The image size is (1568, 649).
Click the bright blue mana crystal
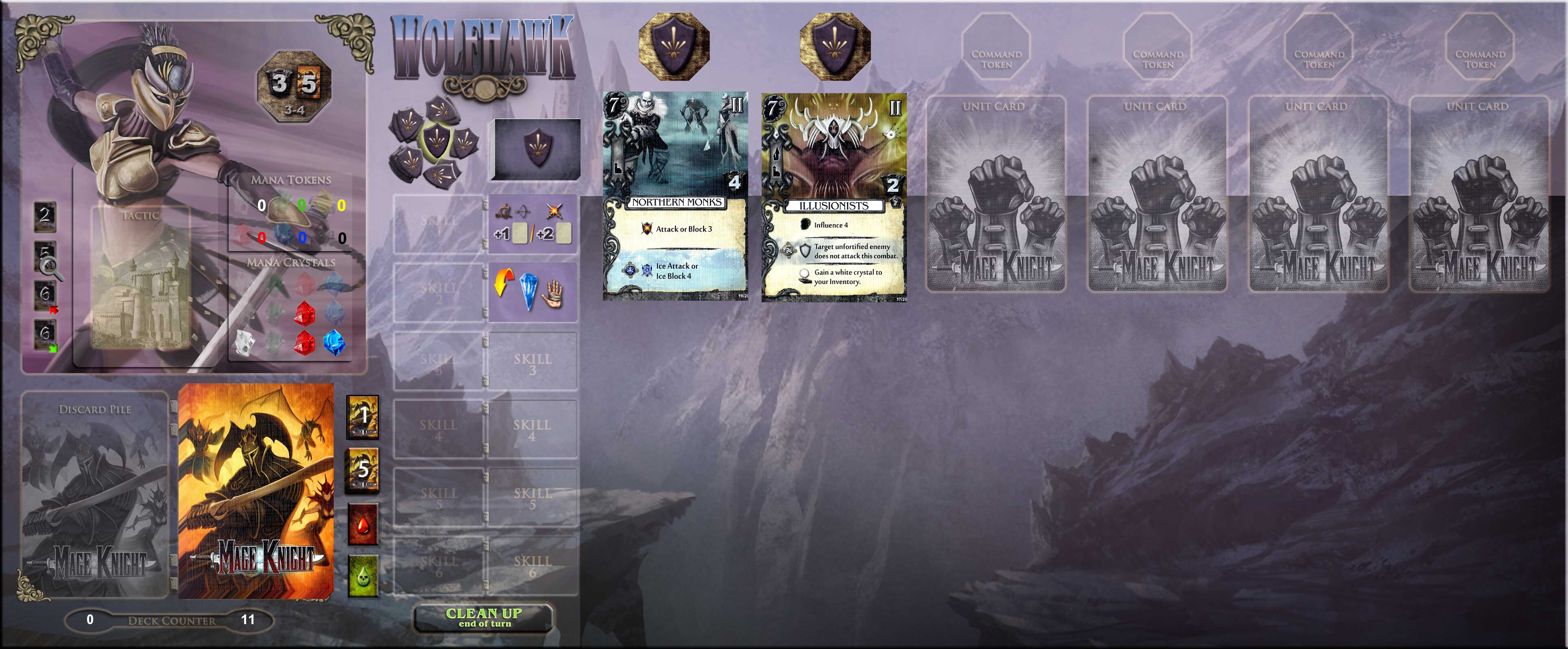(x=334, y=342)
